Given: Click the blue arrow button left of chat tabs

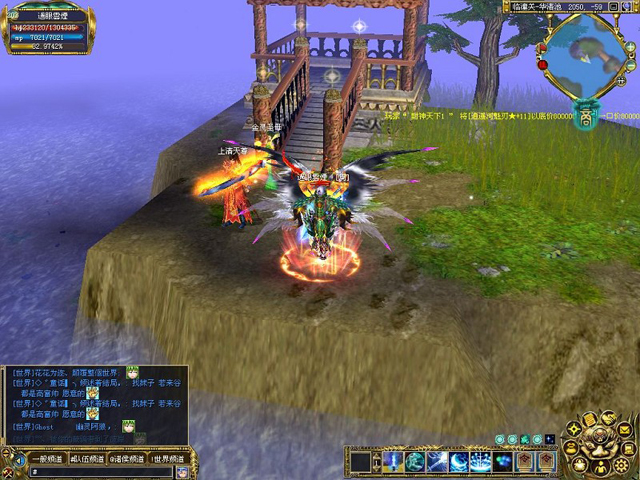Looking at the screenshot, I should tap(18, 459).
